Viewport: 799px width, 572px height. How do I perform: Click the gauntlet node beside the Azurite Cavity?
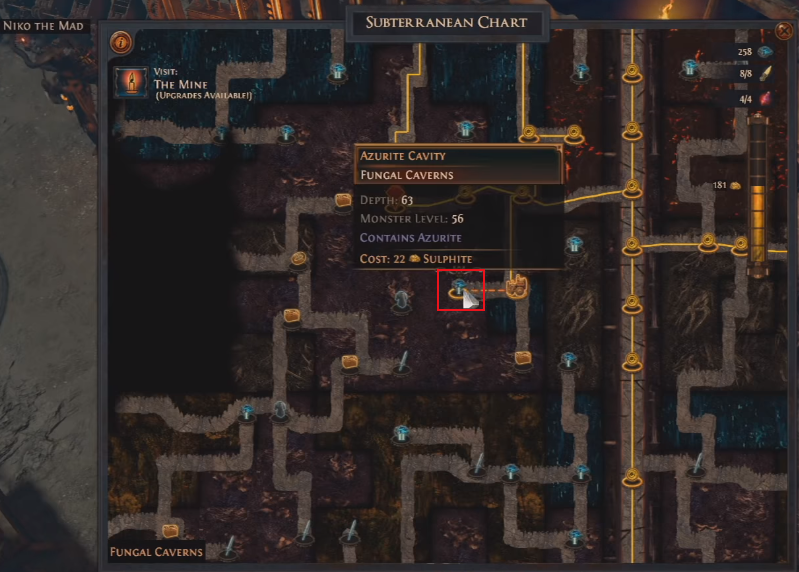pyautogui.click(x=517, y=287)
